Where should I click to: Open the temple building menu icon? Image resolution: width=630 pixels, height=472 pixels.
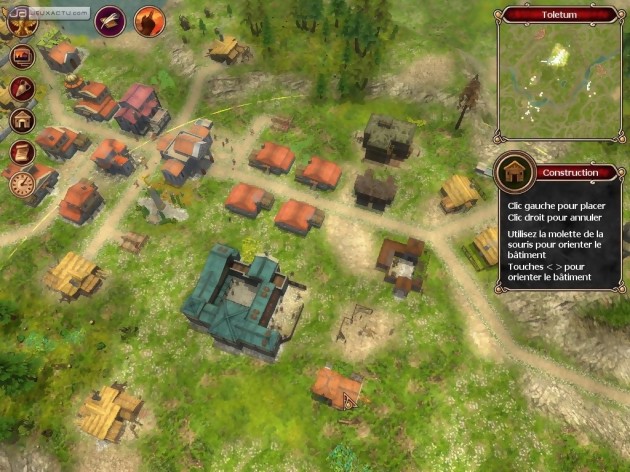click(22, 121)
